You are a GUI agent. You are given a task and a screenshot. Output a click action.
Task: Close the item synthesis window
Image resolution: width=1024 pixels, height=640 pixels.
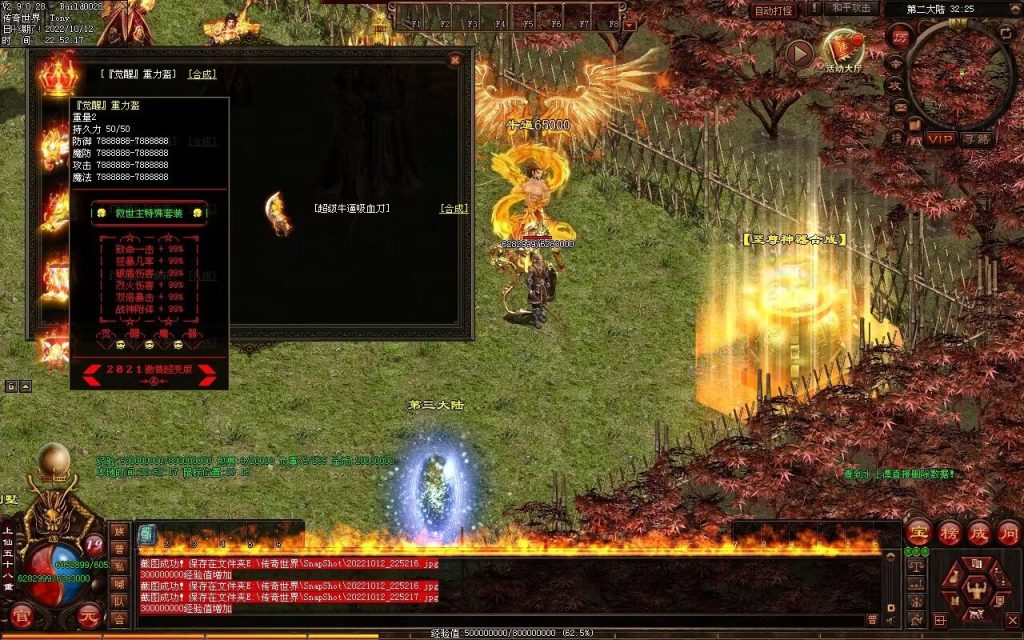(x=455, y=60)
